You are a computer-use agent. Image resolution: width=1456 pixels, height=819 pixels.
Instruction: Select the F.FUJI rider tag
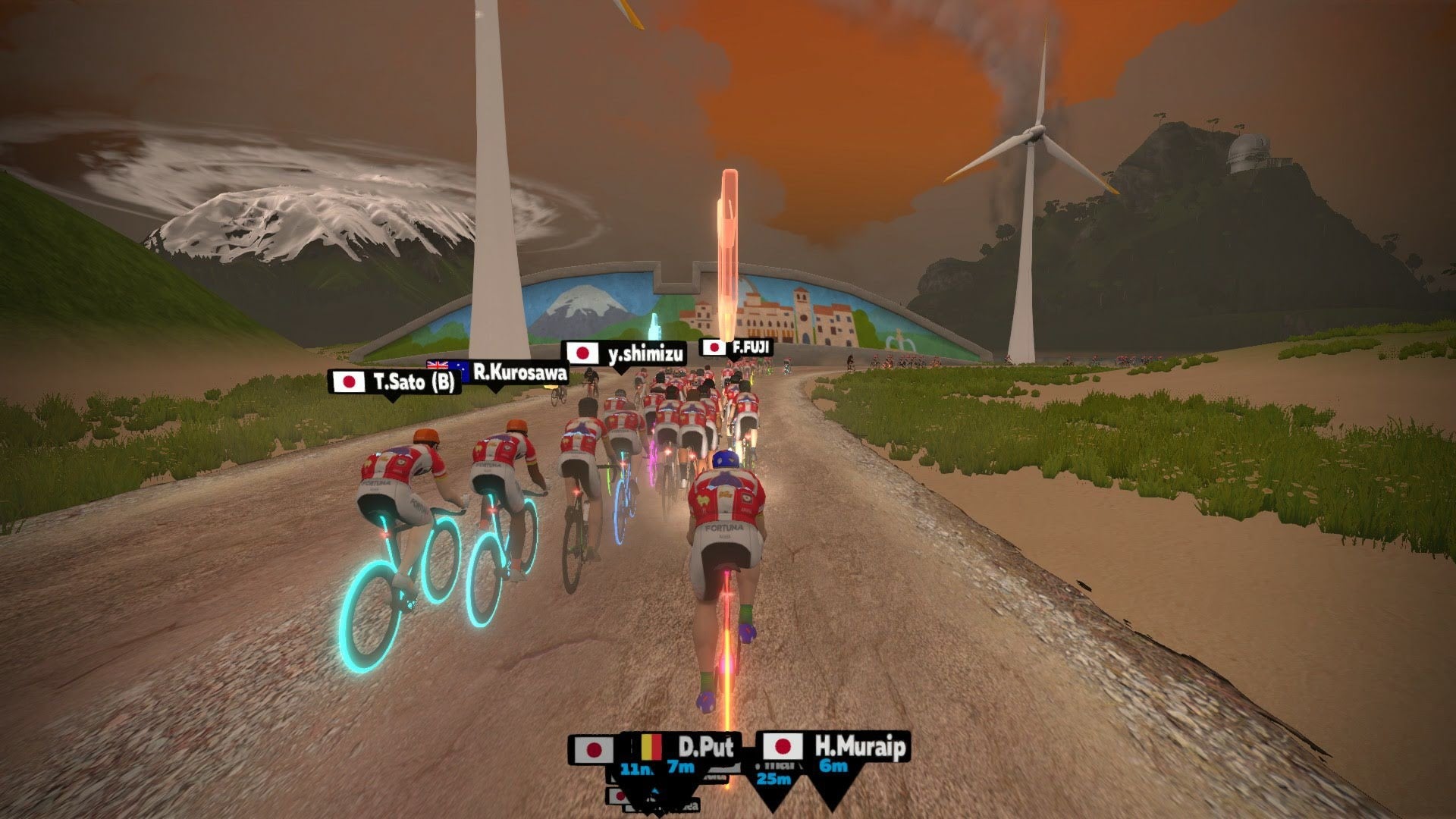(x=737, y=348)
